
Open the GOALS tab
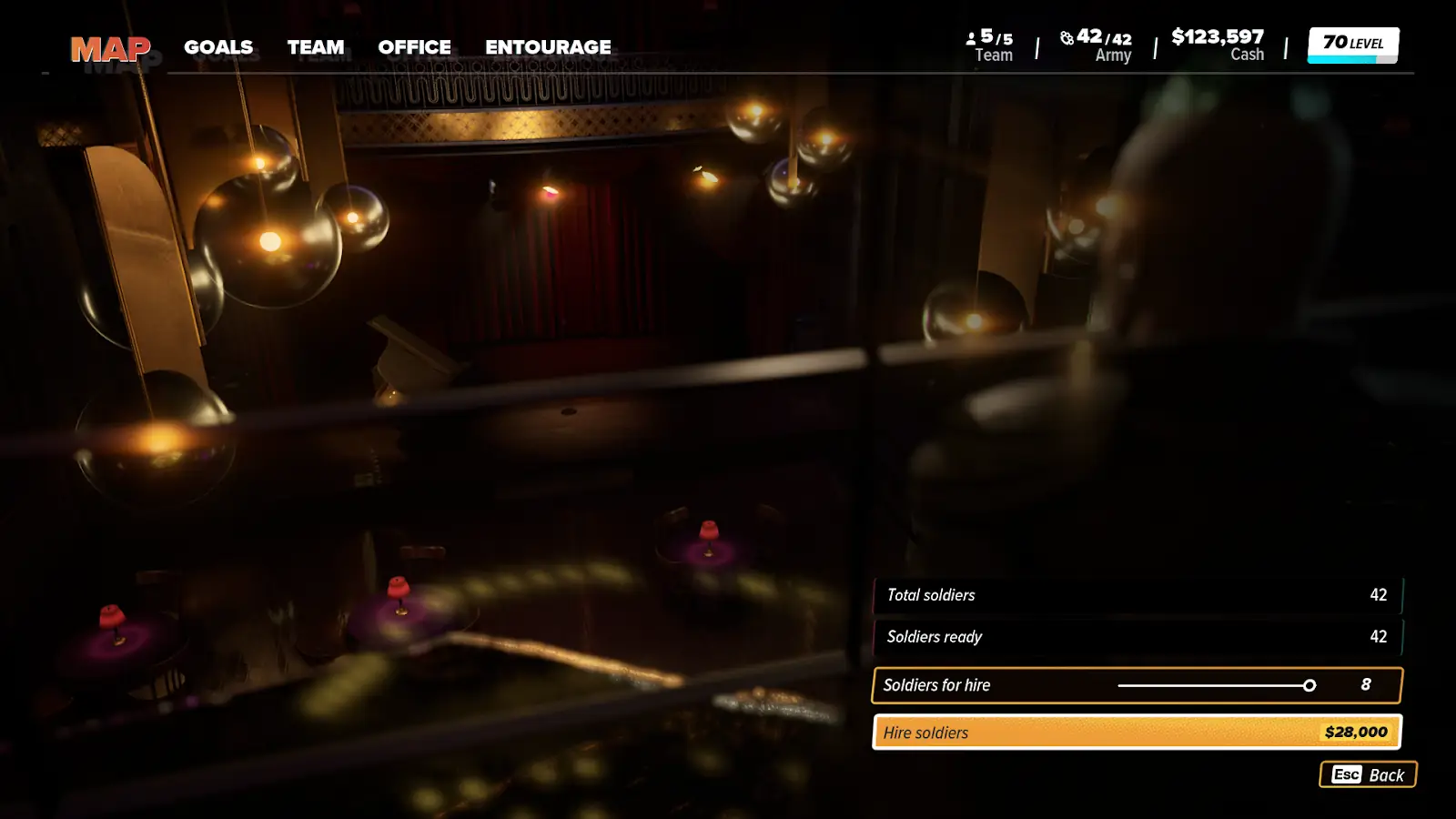218,47
